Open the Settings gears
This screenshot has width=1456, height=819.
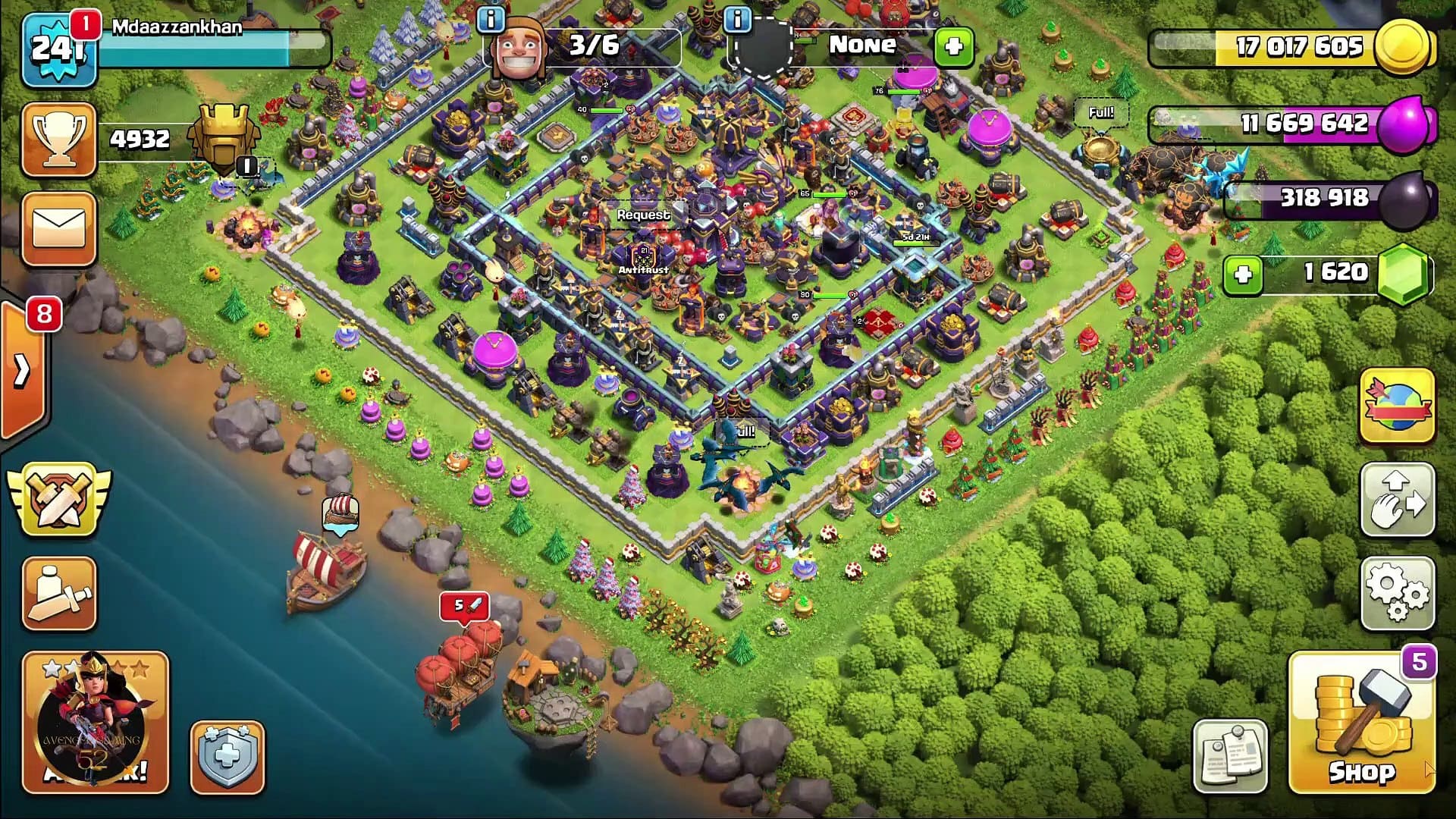[1398, 594]
